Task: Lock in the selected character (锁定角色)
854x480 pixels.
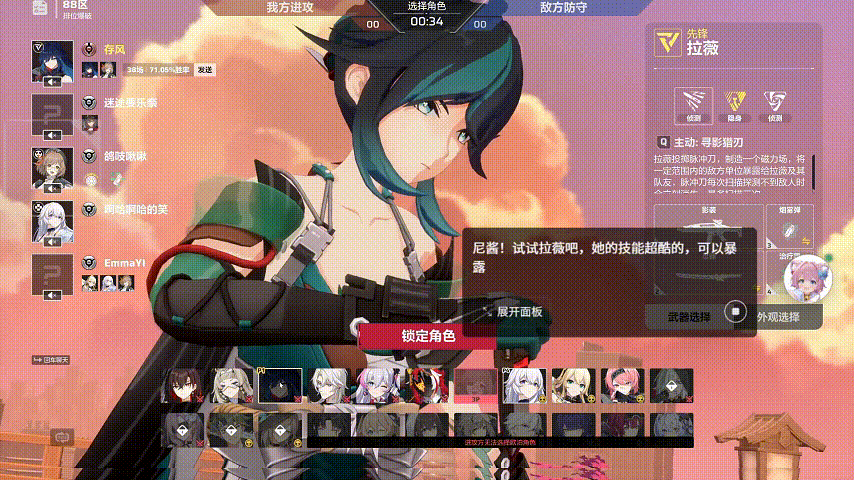Action: [x=428, y=336]
